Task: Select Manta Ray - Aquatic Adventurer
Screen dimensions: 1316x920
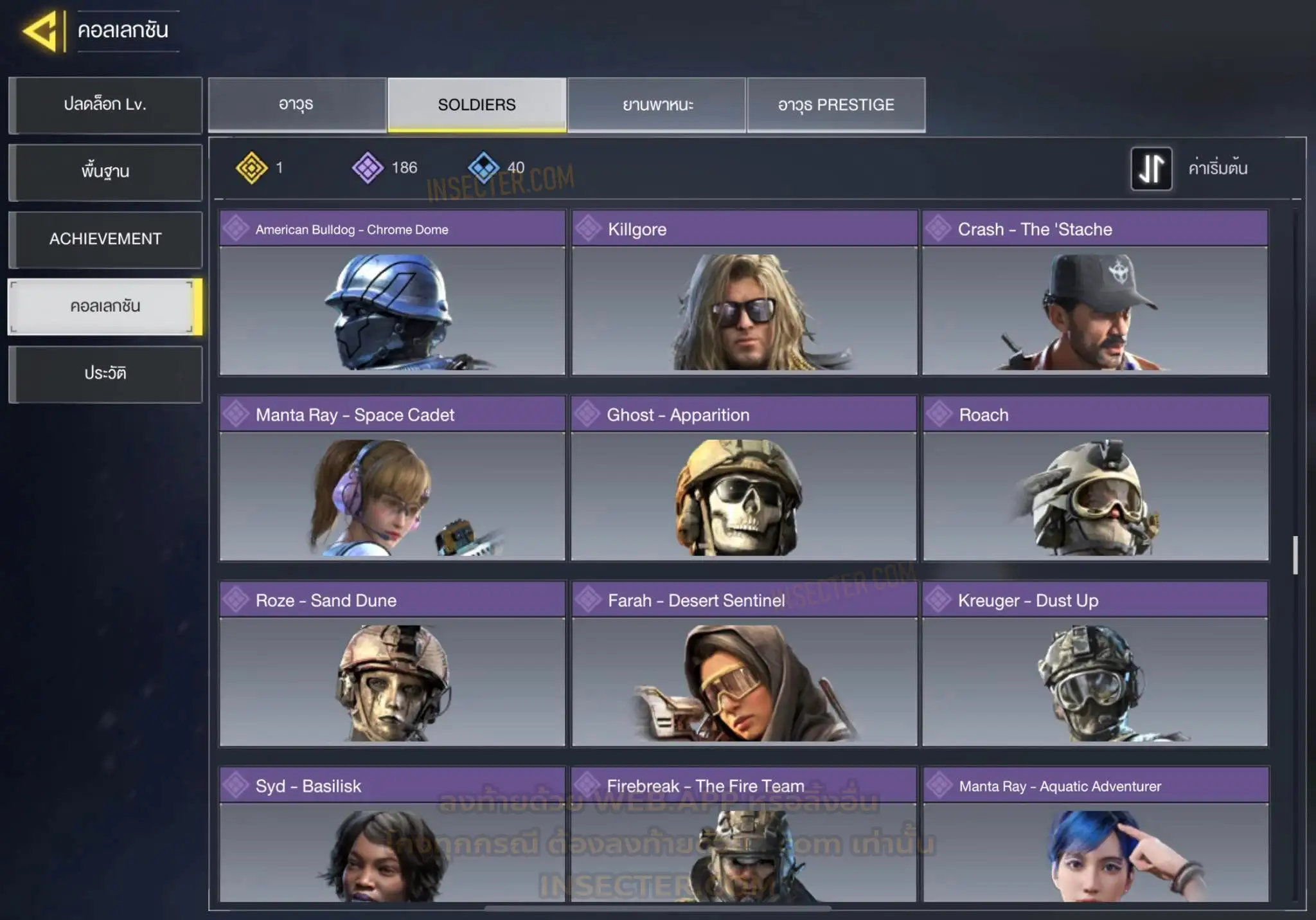Action: 1096,836
